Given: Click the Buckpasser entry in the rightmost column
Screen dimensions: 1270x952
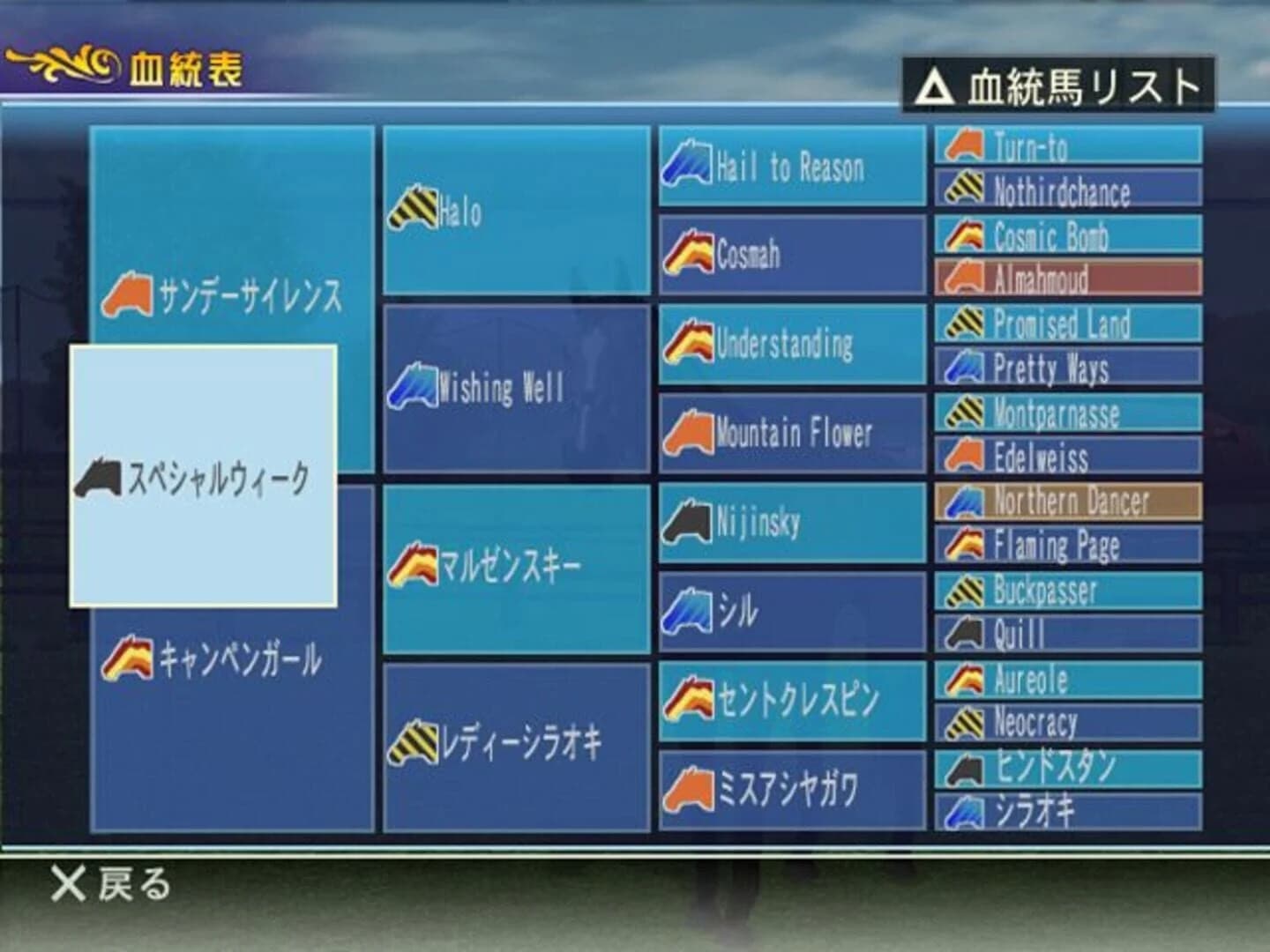Looking at the screenshot, I should (1067, 589).
